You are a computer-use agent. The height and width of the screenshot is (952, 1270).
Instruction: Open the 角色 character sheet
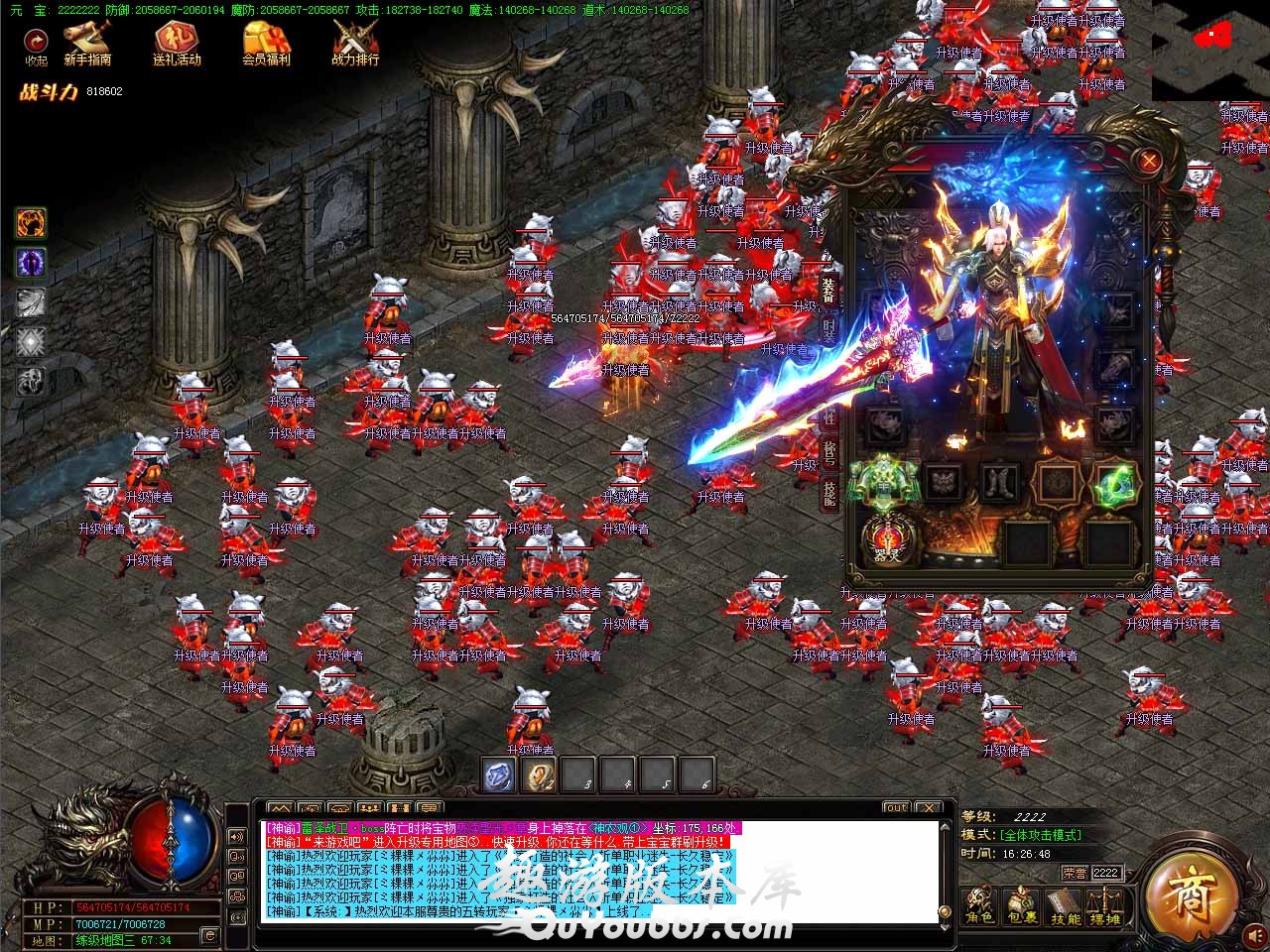pos(980,906)
